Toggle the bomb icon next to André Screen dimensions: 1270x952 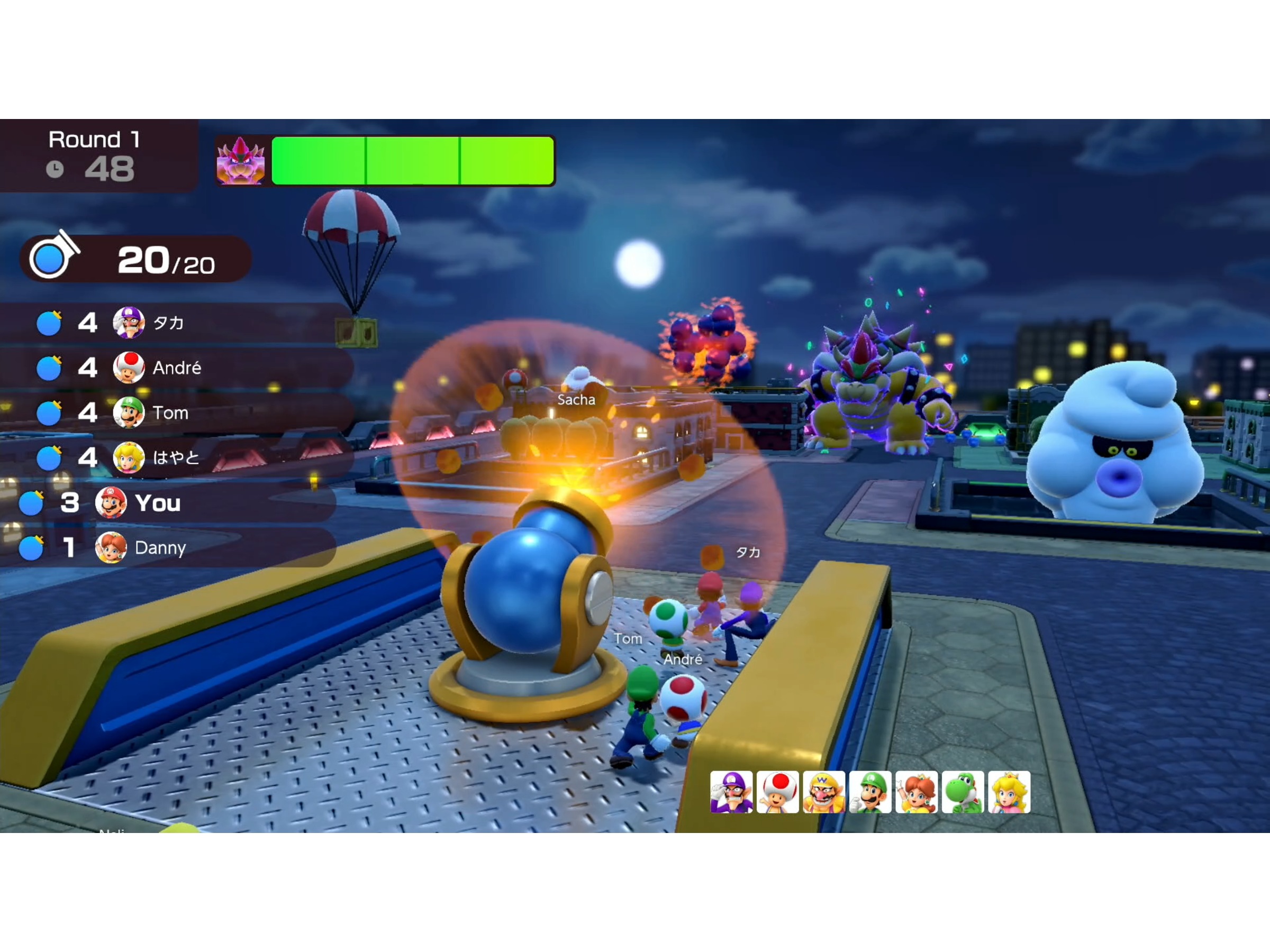click(x=49, y=368)
